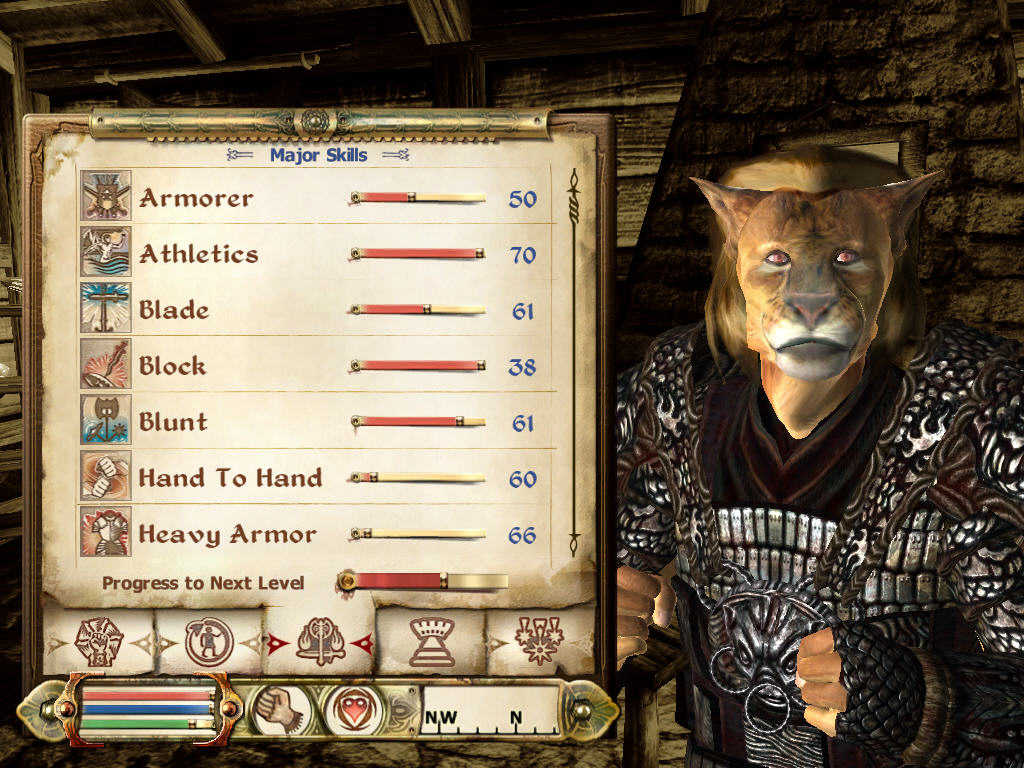
Task: Select the Armorer skill row
Action: [x=310, y=197]
